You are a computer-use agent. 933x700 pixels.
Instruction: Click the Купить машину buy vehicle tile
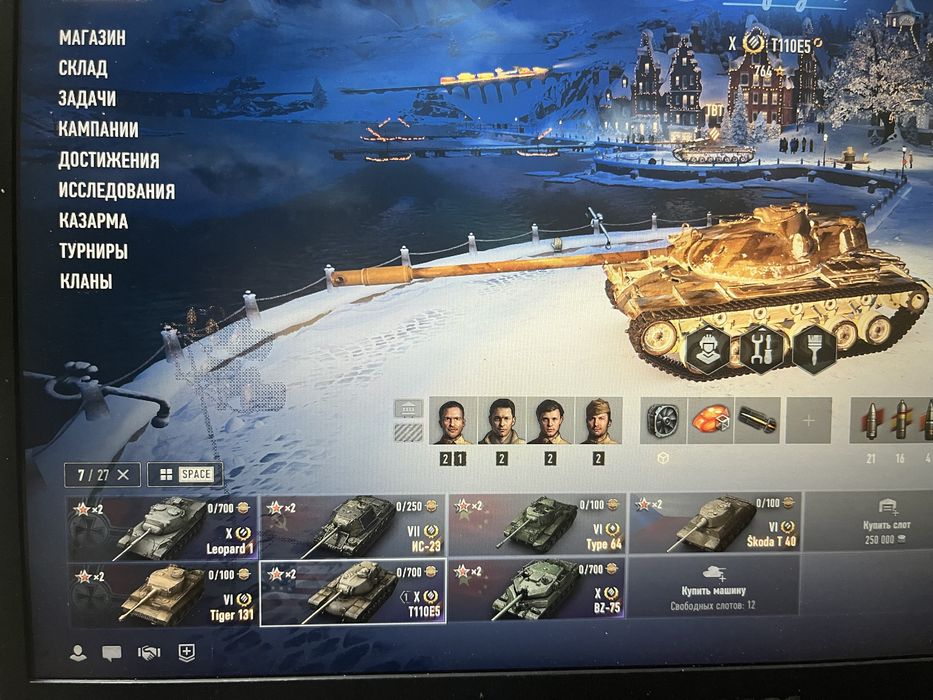[x=715, y=594]
